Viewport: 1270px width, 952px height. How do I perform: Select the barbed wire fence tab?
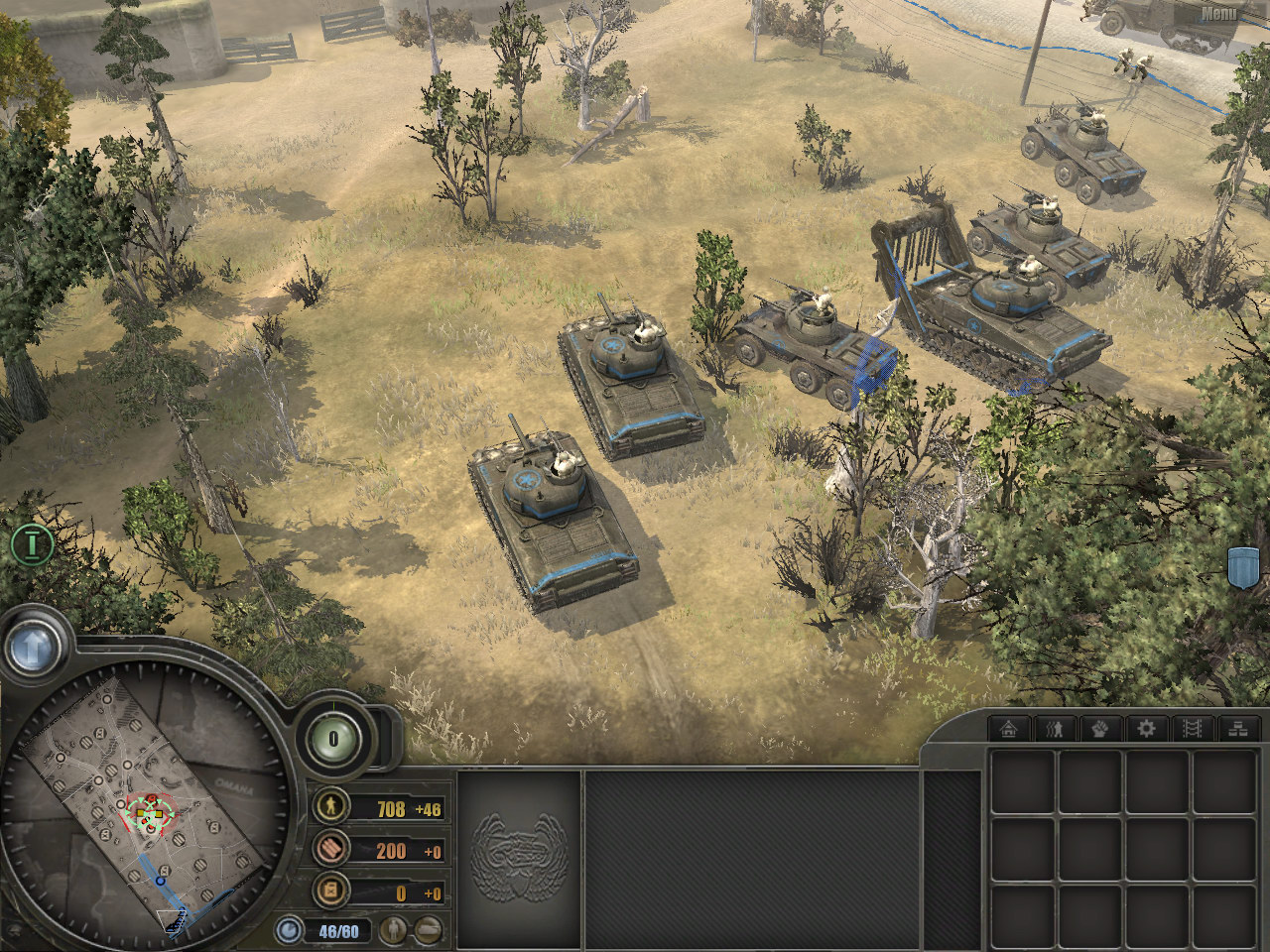(1192, 729)
